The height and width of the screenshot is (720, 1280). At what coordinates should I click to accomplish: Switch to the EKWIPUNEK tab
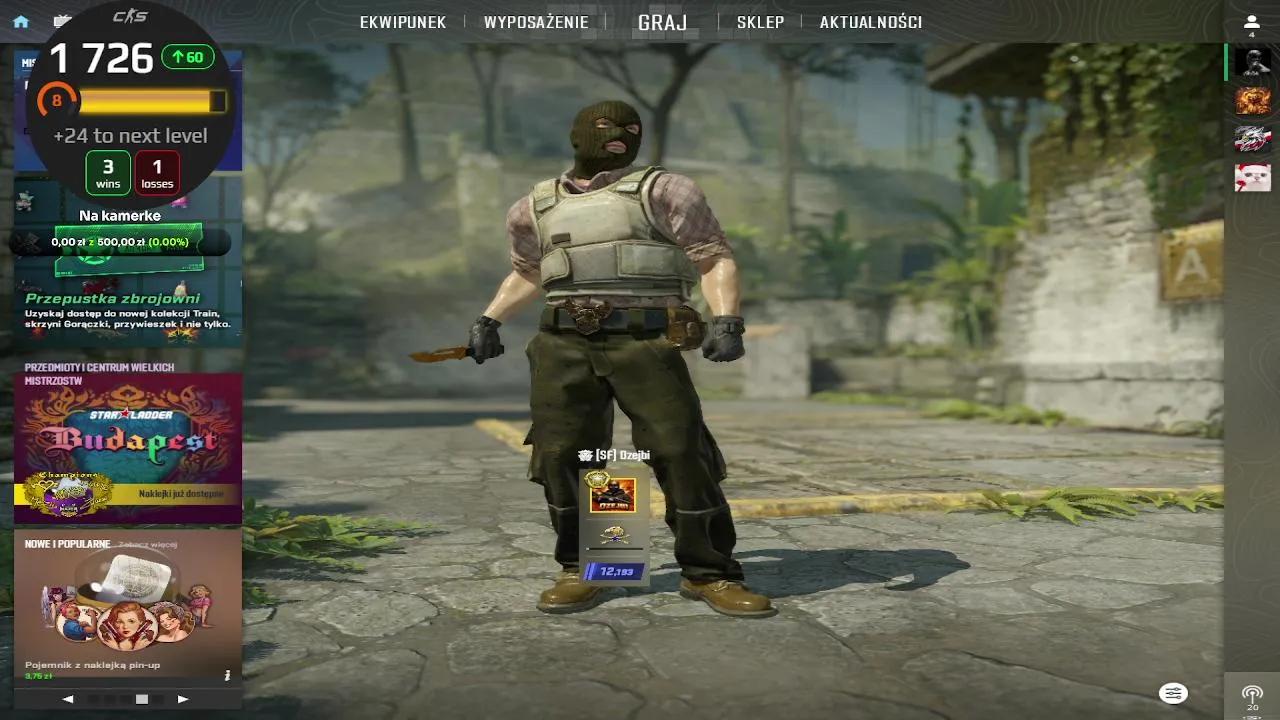click(403, 21)
